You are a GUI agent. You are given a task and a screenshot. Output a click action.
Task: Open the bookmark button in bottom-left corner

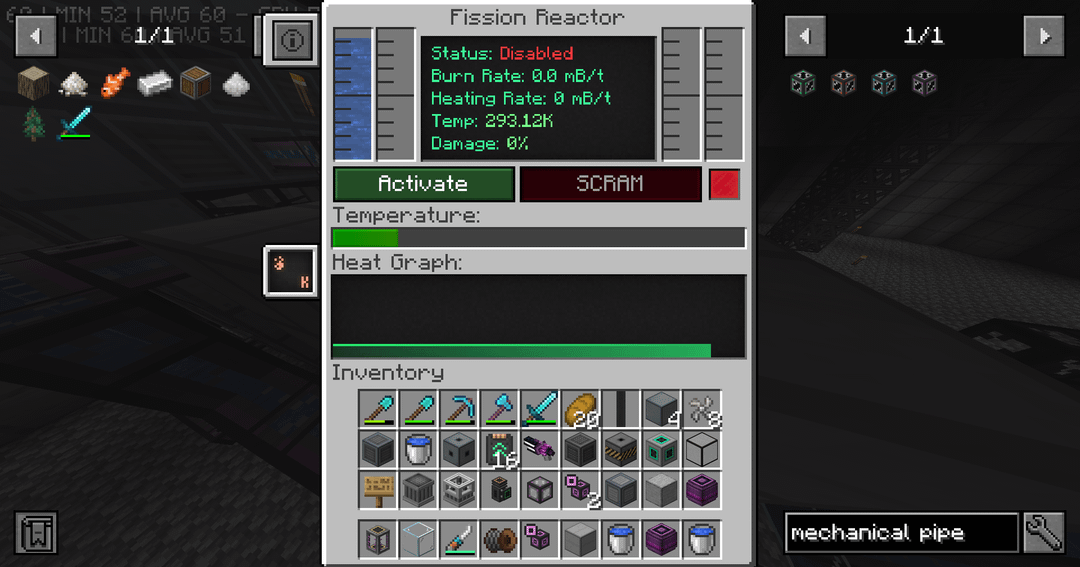pyautogui.click(x=36, y=533)
